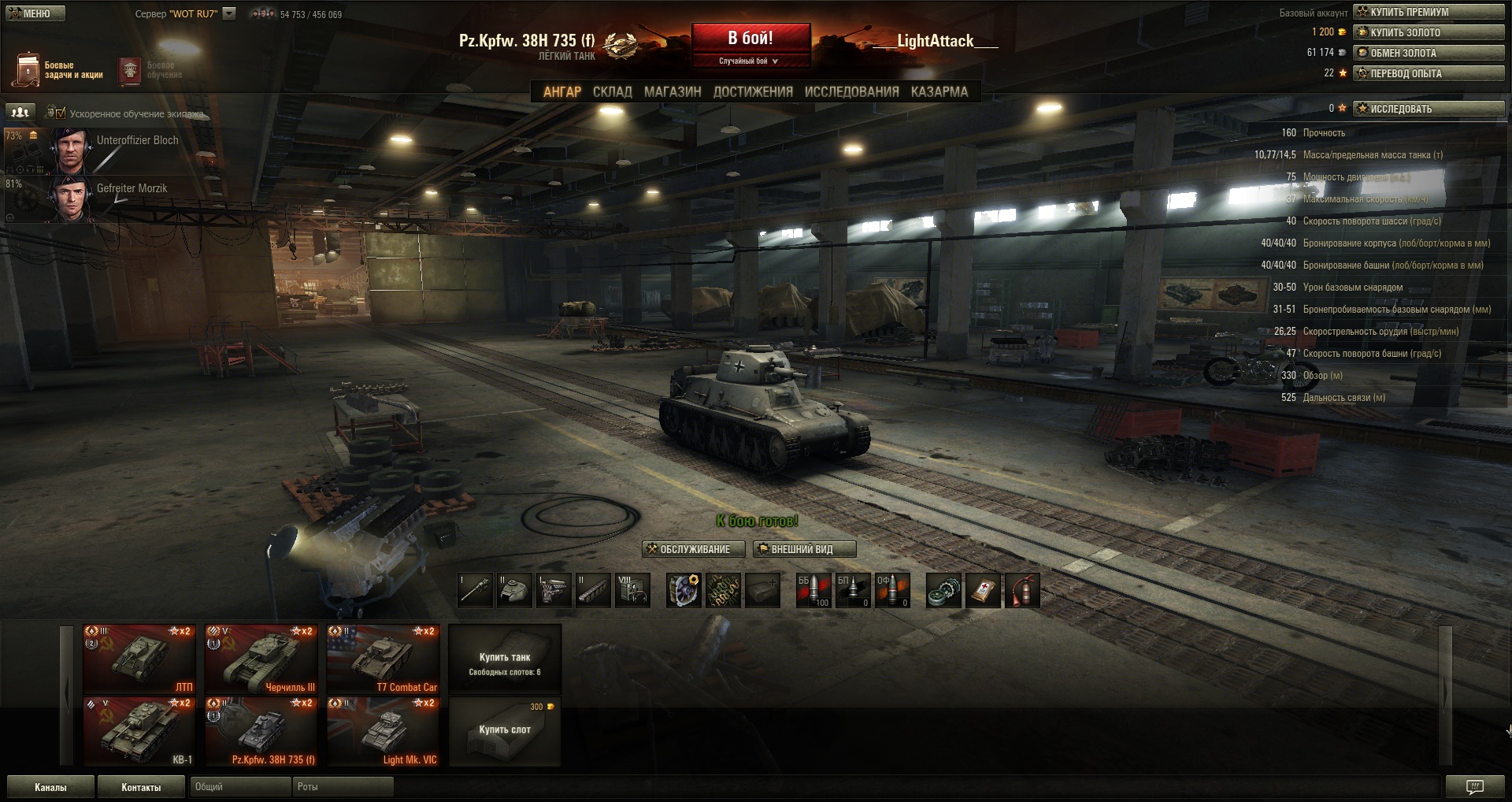Click КУПИТЬ ПРЕМИУМ button
Viewport: 1512px width, 802px height.
coord(1429,12)
